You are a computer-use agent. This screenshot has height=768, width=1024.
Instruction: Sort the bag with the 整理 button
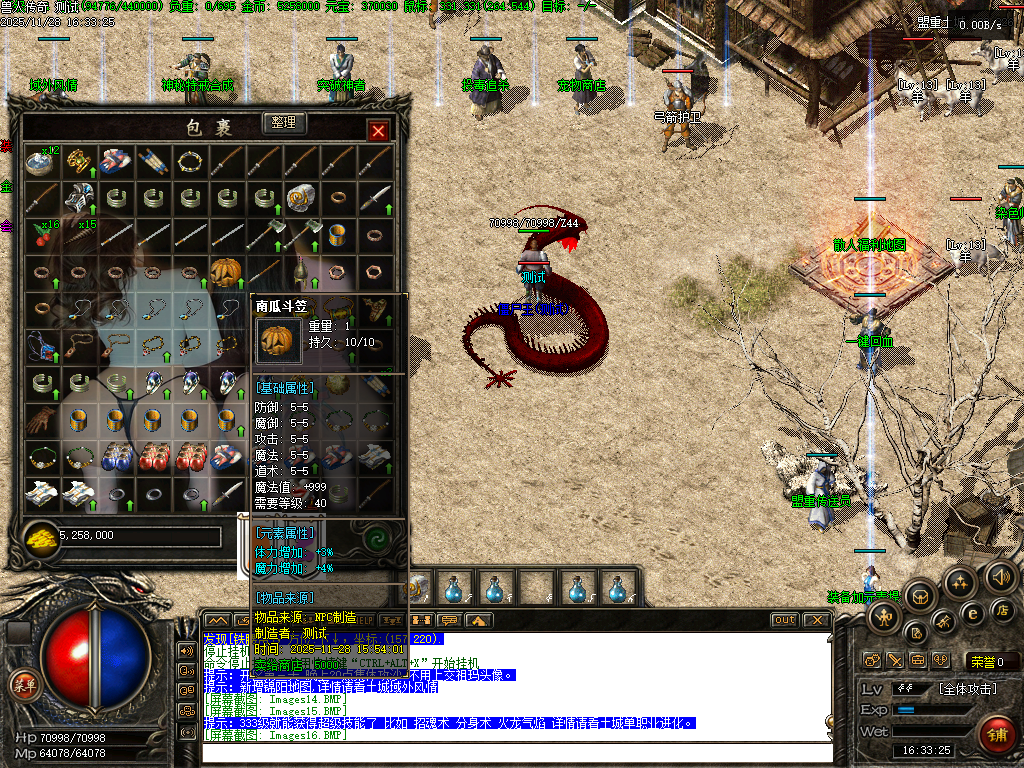[284, 123]
